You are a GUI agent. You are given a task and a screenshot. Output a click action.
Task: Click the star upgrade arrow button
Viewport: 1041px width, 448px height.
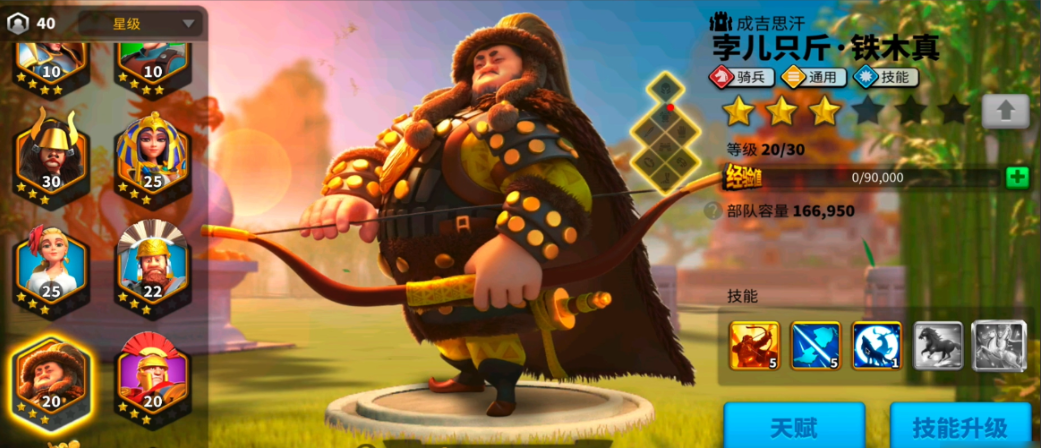pyautogui.click(x=1004, y=110)
